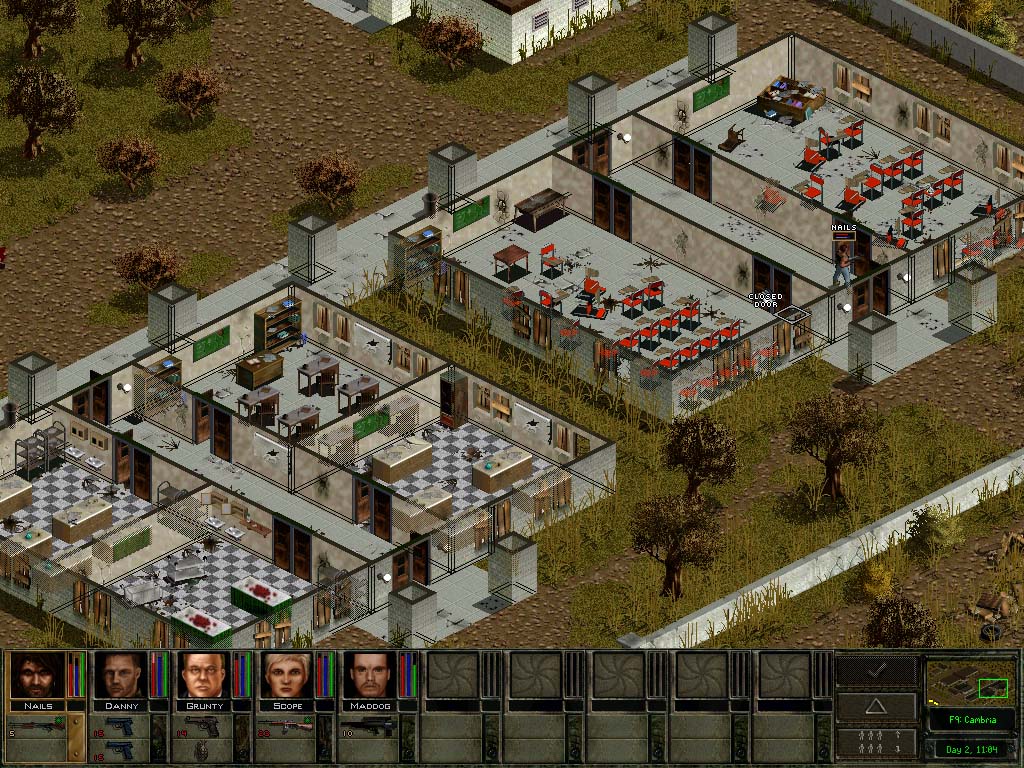Select Grunty's grenade slot
Screen dimensions: 1024x768
201,750
